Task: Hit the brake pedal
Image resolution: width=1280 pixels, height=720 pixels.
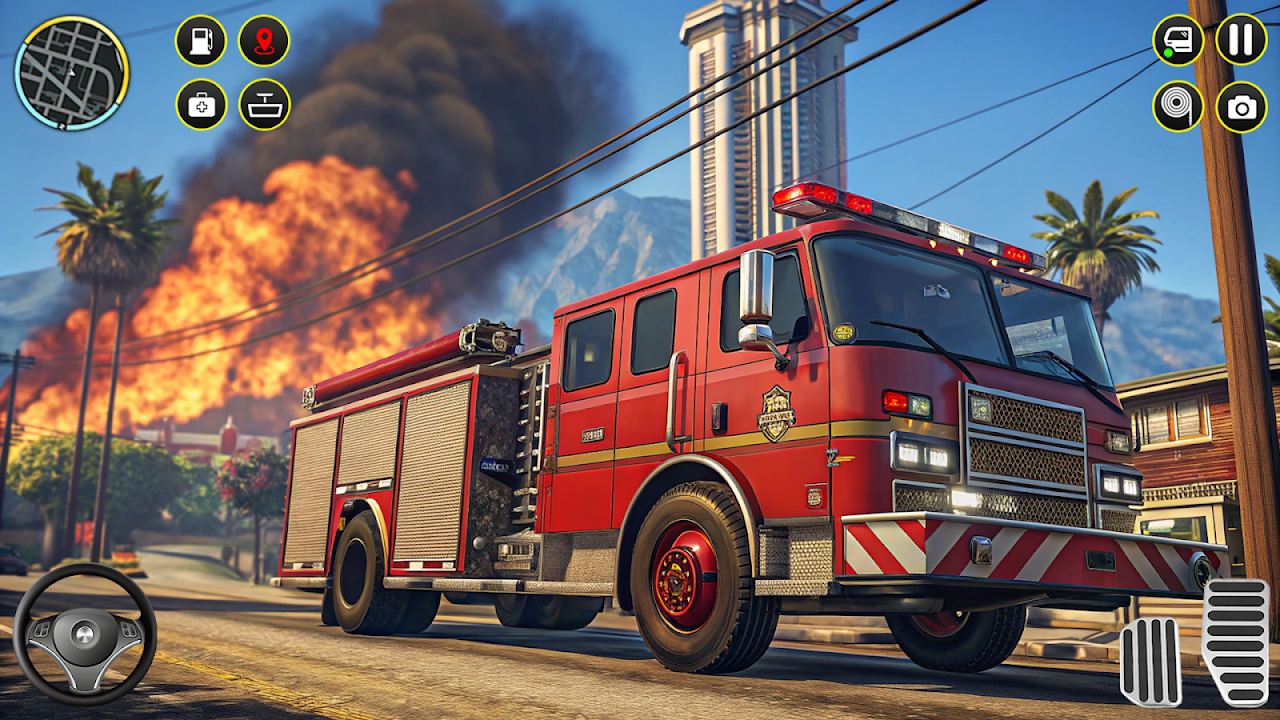Action: pyautogui.click(x=1150, y=661)
